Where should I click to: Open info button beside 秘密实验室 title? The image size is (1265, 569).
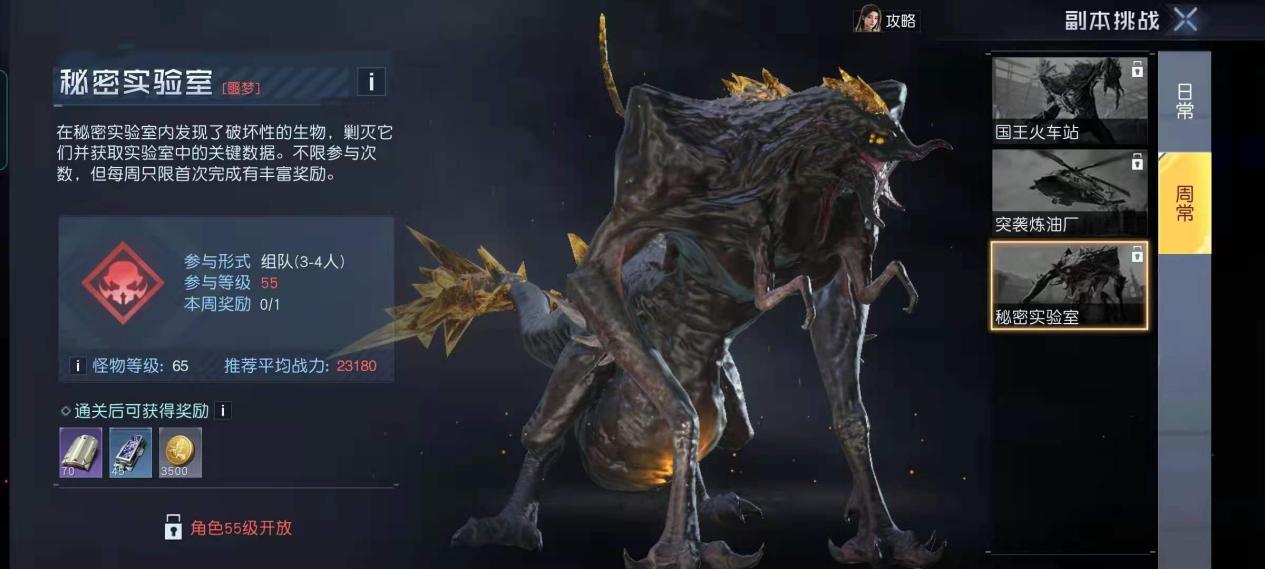pyautogui.click(x=371, y=82)
